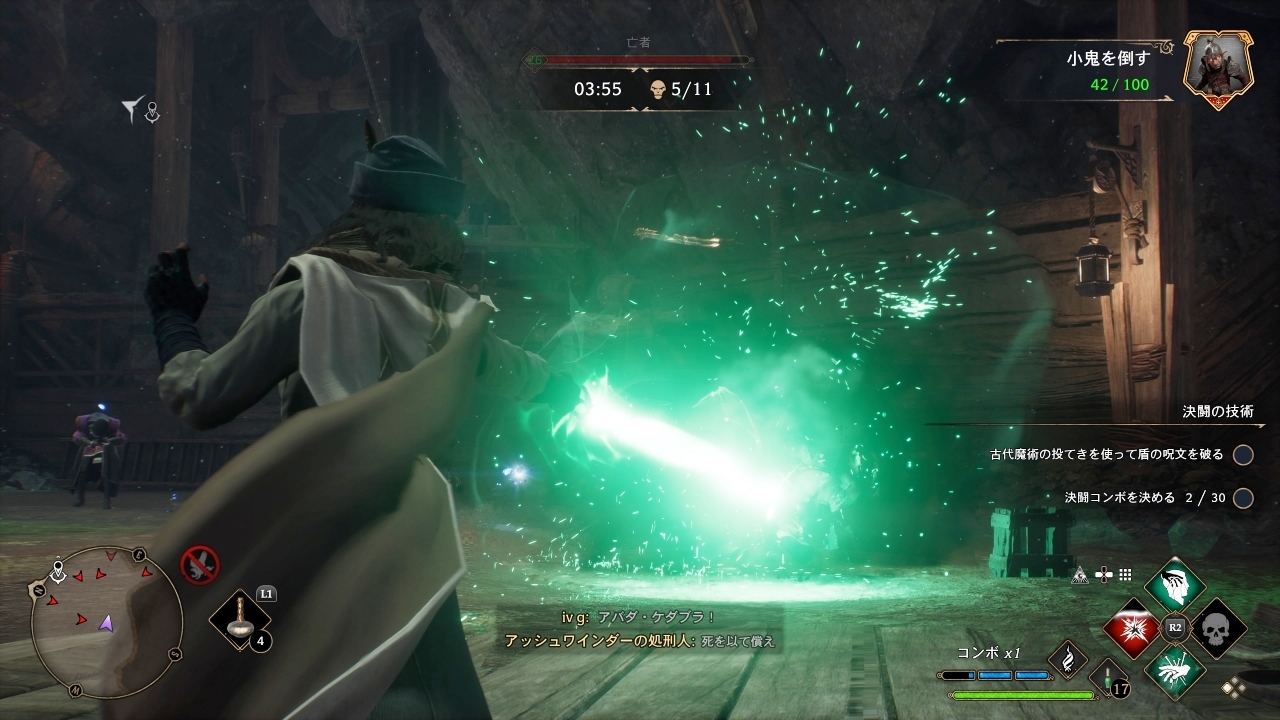The width and height of the screenshot is (1280, 720).
Task: Activate the red starburst spell slot
Action: point(1131,628)
